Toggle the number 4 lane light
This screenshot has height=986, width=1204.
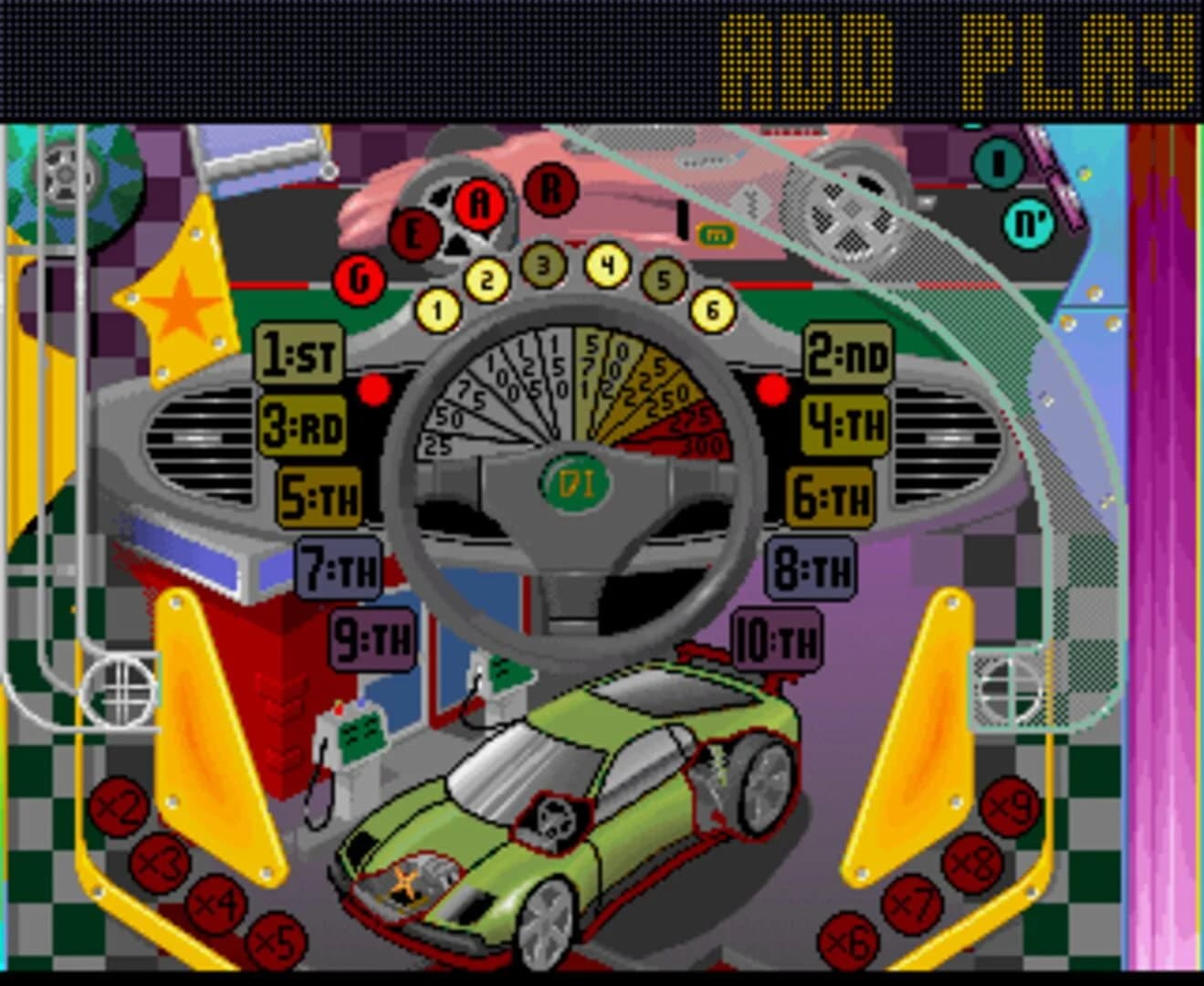[604, 266]
